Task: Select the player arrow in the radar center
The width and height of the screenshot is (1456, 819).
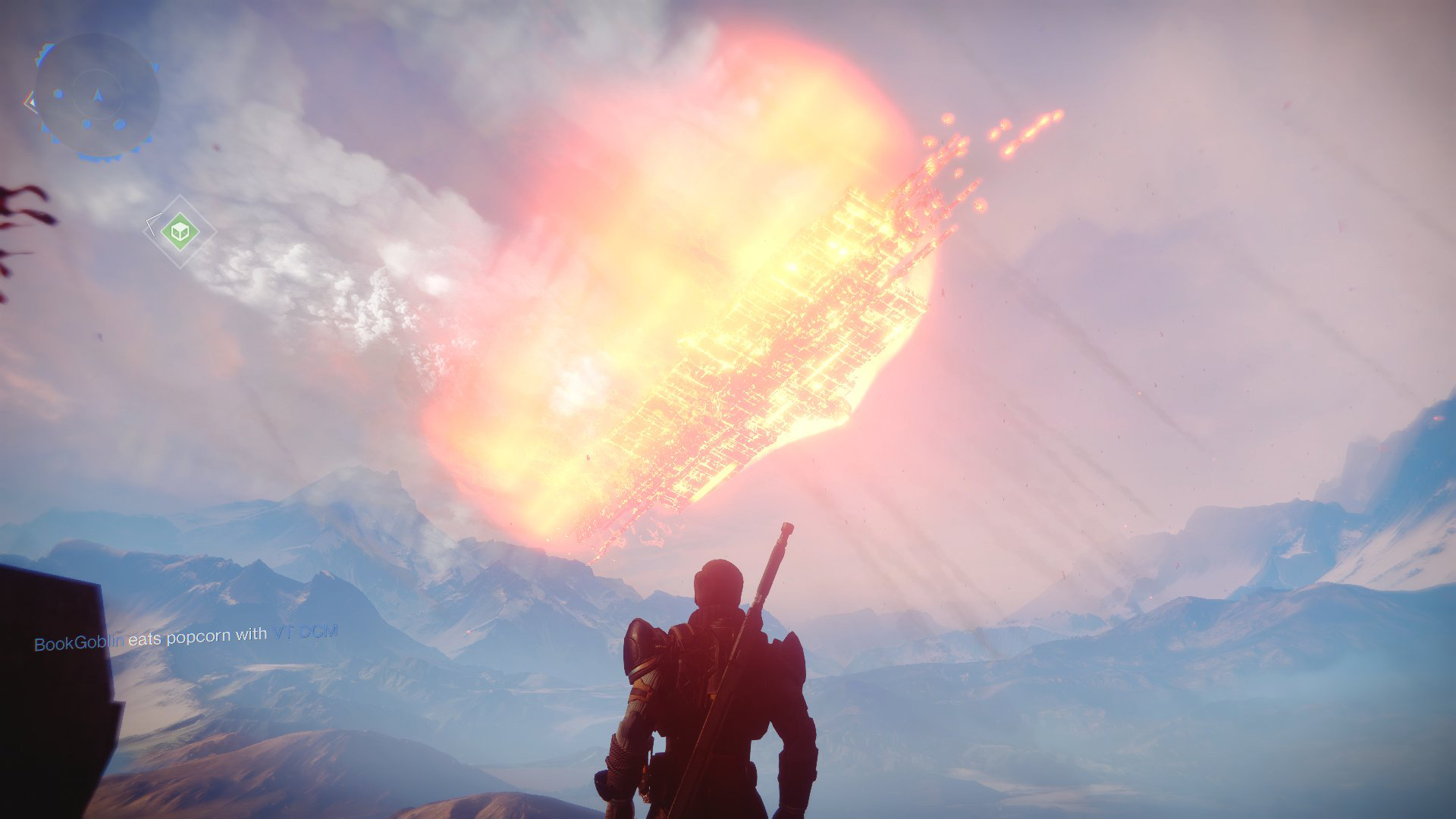Action: point(97,94)
